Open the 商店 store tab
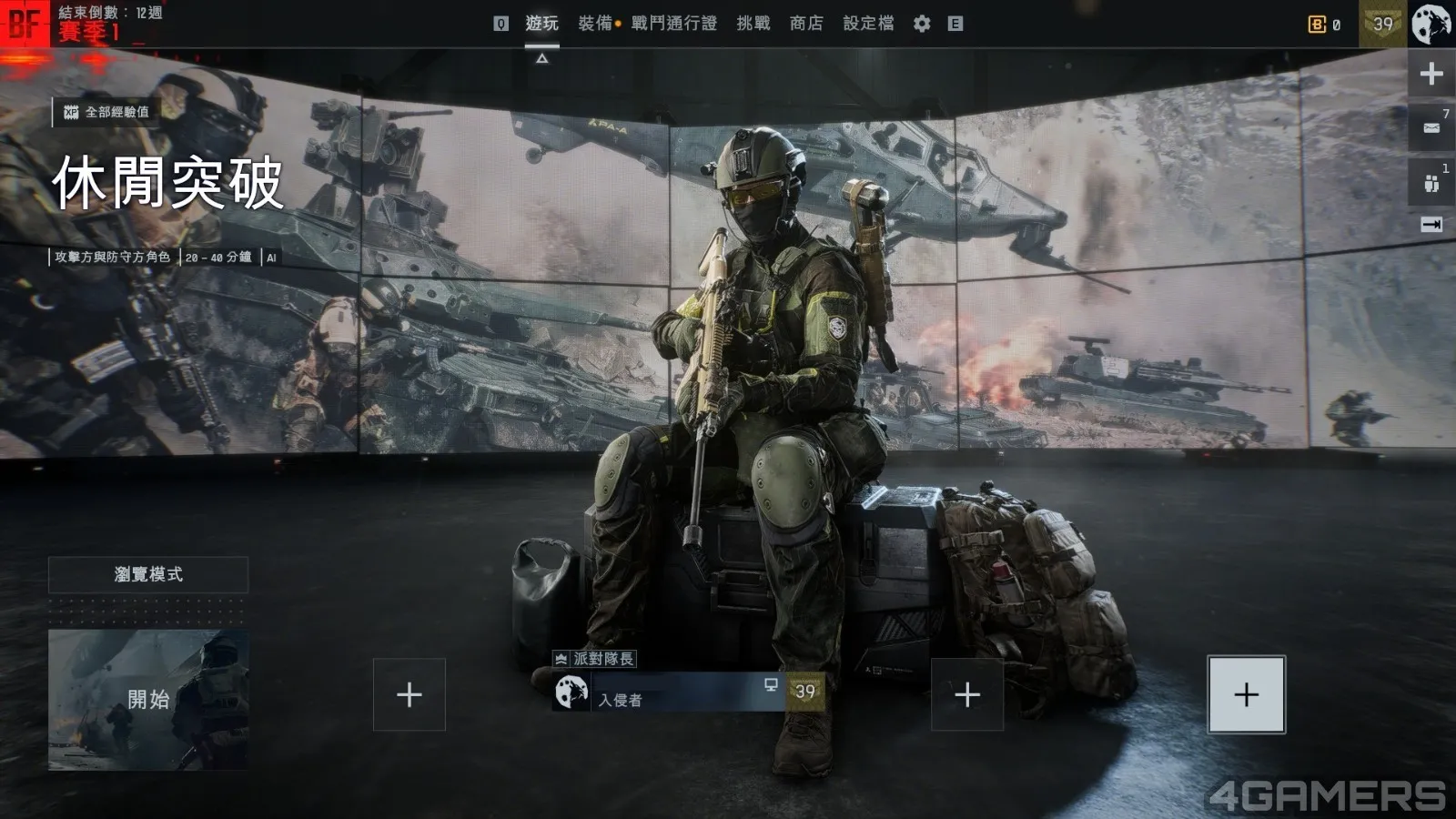 pyautogui.click(x=805, y=24)
